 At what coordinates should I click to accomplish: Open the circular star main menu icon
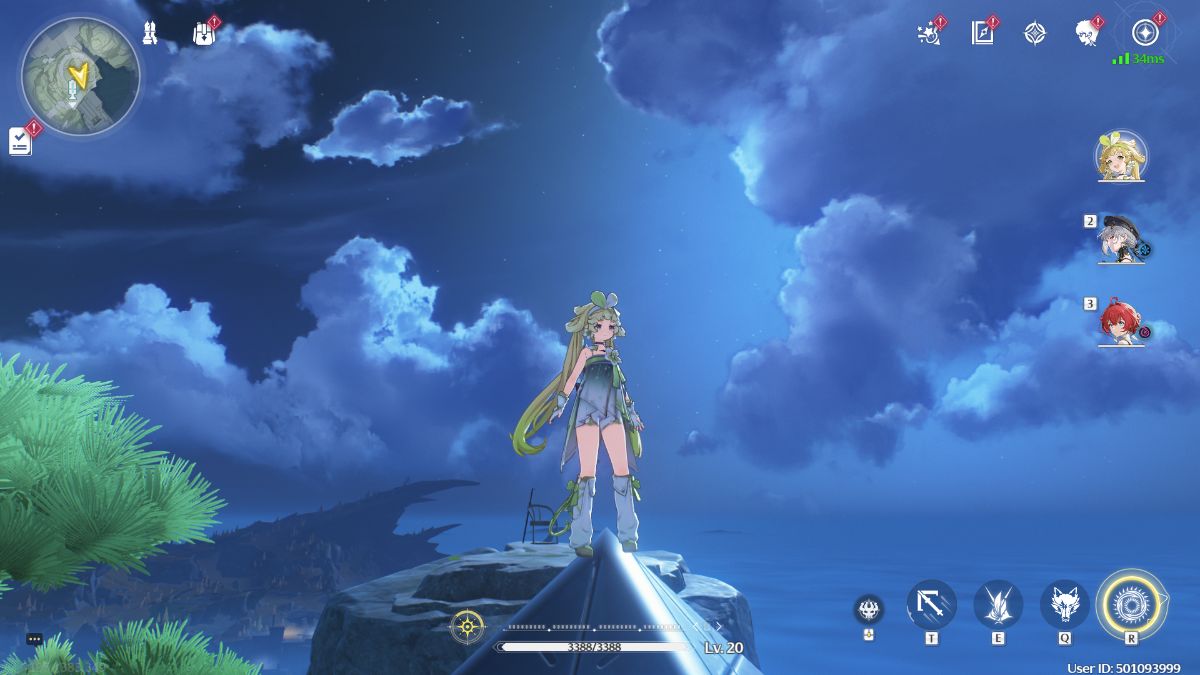click(x=1145, y=33)
